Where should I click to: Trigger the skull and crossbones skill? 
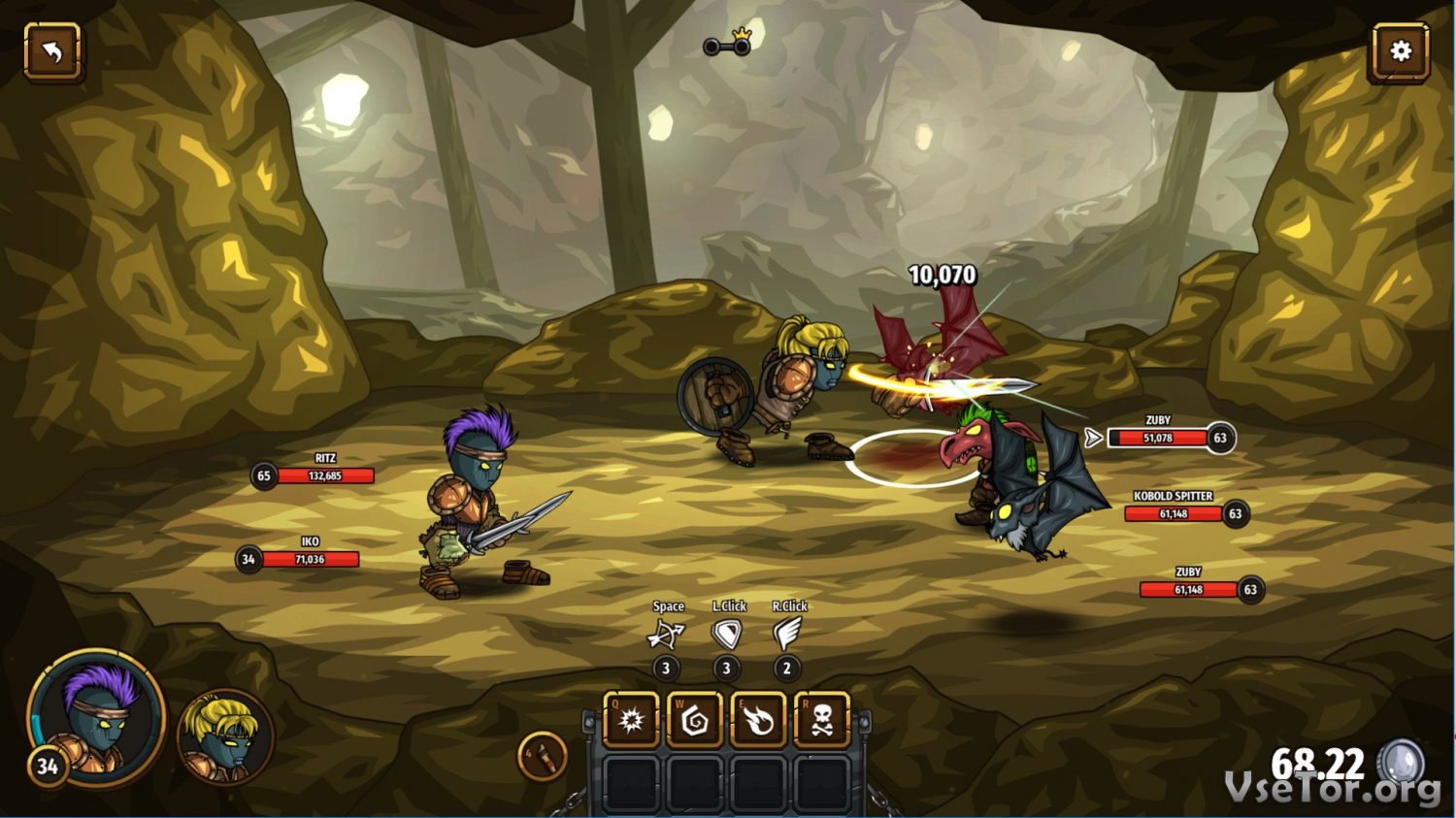click(822, 720)
